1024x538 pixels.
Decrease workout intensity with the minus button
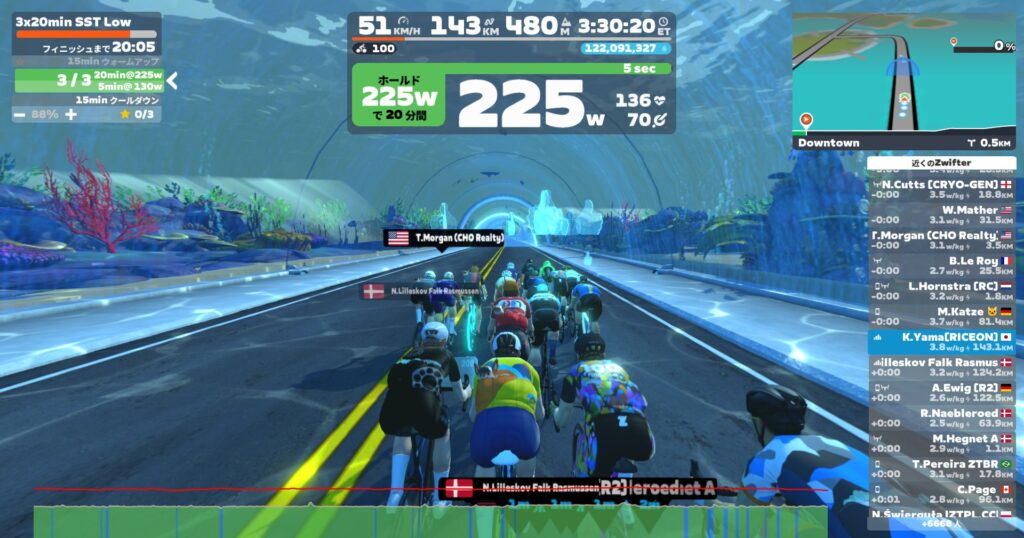[x=21, y=115]
